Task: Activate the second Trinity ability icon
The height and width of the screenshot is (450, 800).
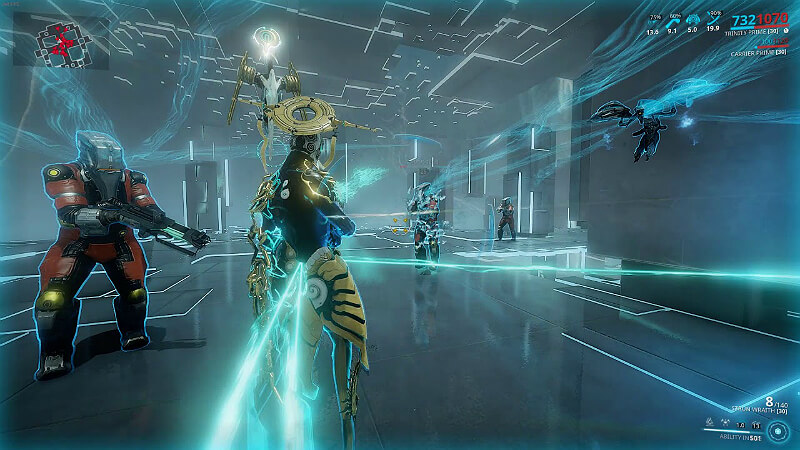Action: 724,423
